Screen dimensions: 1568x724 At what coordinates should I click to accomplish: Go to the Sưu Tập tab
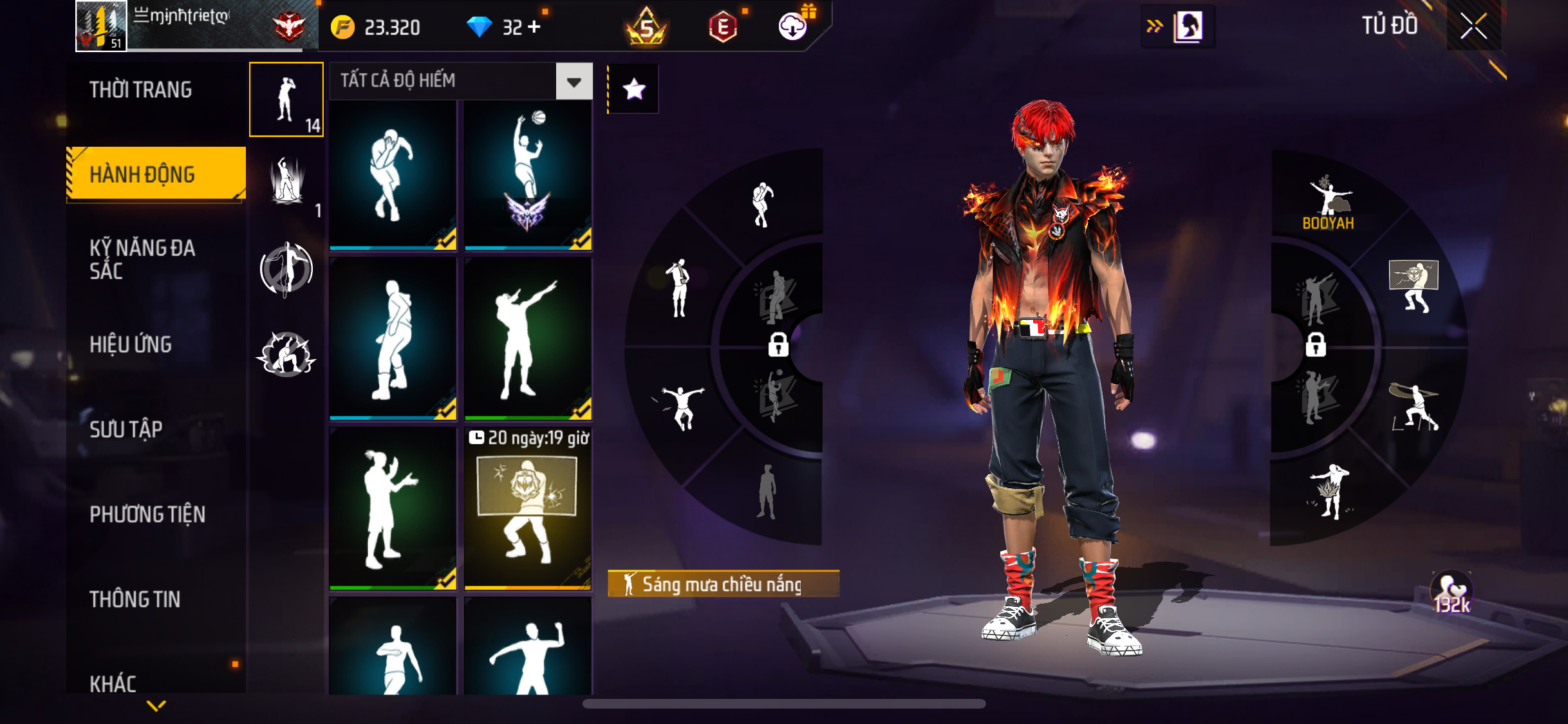point(126,429)
